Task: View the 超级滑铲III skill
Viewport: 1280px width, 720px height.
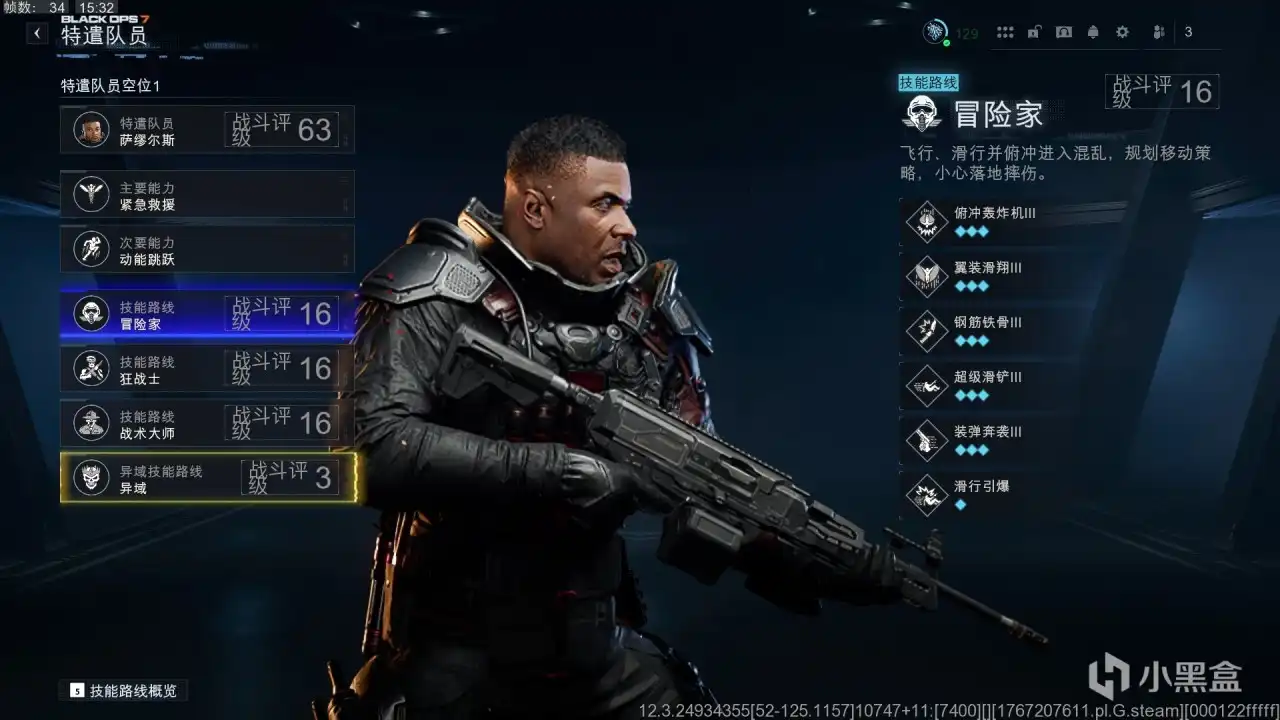Action: (x=995, y=385)
